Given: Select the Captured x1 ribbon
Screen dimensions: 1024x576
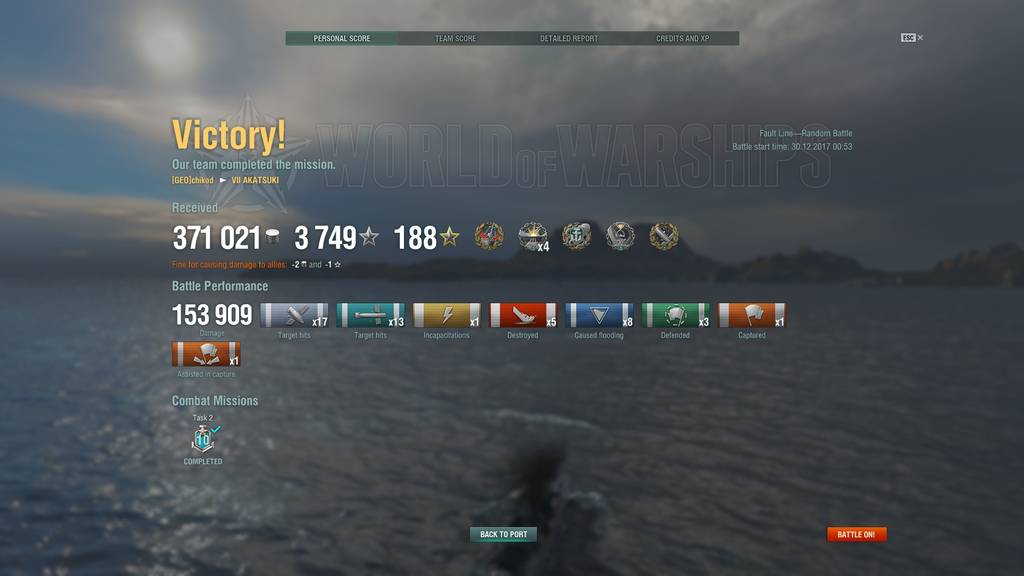Looking at the screenshot, I should [x=752, y=316].
